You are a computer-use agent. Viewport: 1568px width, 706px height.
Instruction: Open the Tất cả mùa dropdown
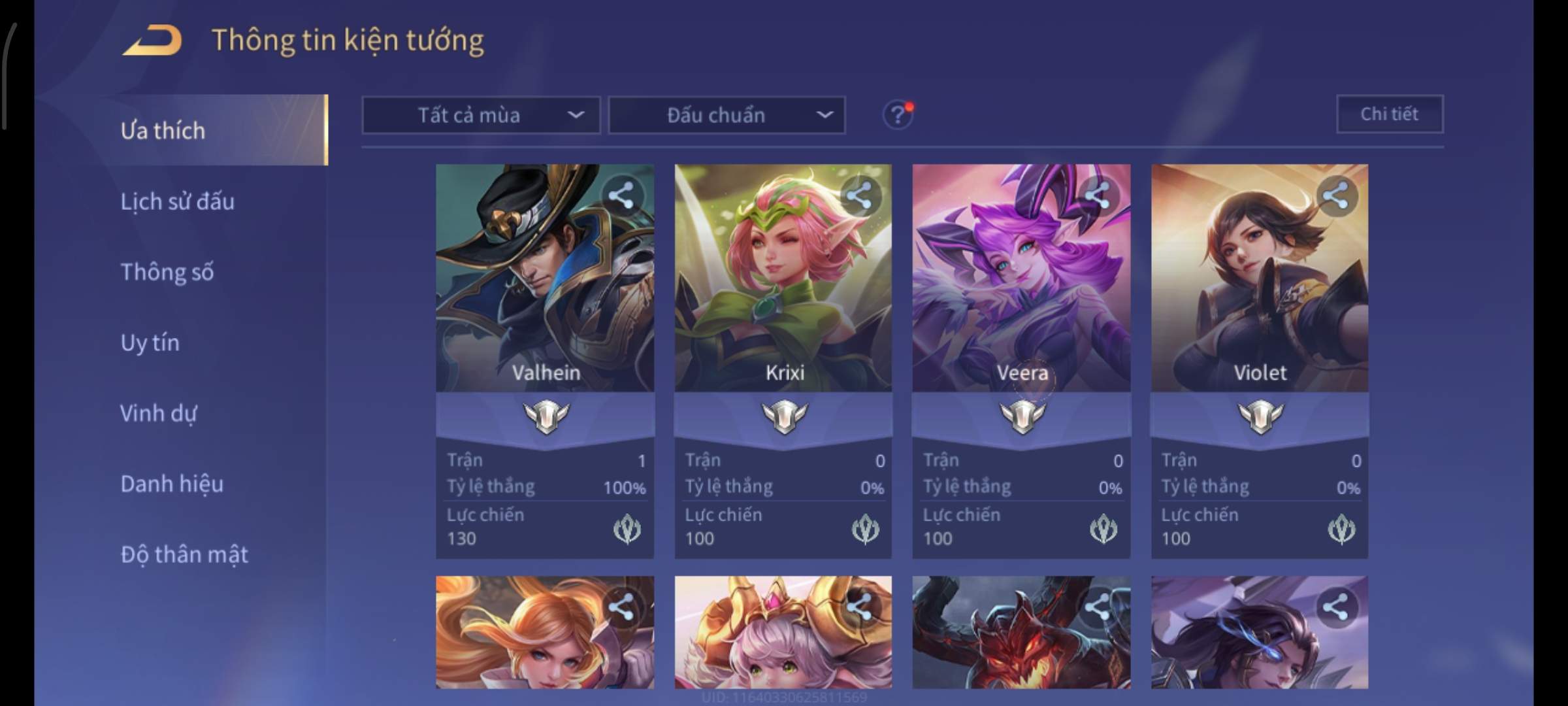(481, 116)
